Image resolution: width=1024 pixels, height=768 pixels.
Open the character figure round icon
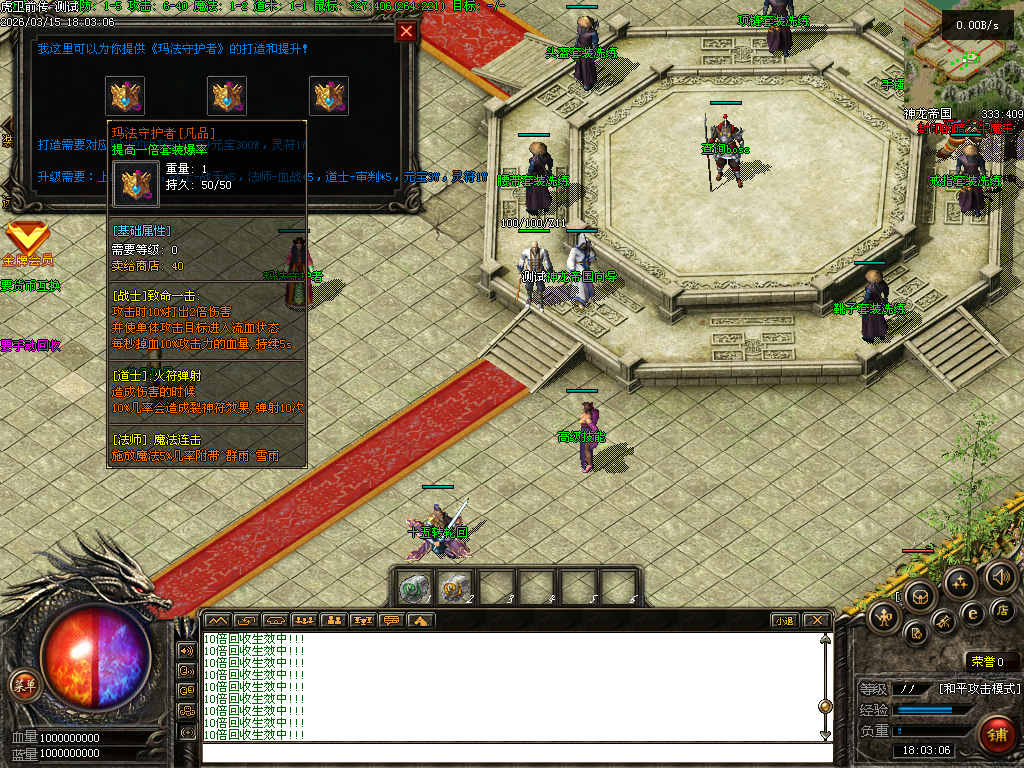coord(883,618)
